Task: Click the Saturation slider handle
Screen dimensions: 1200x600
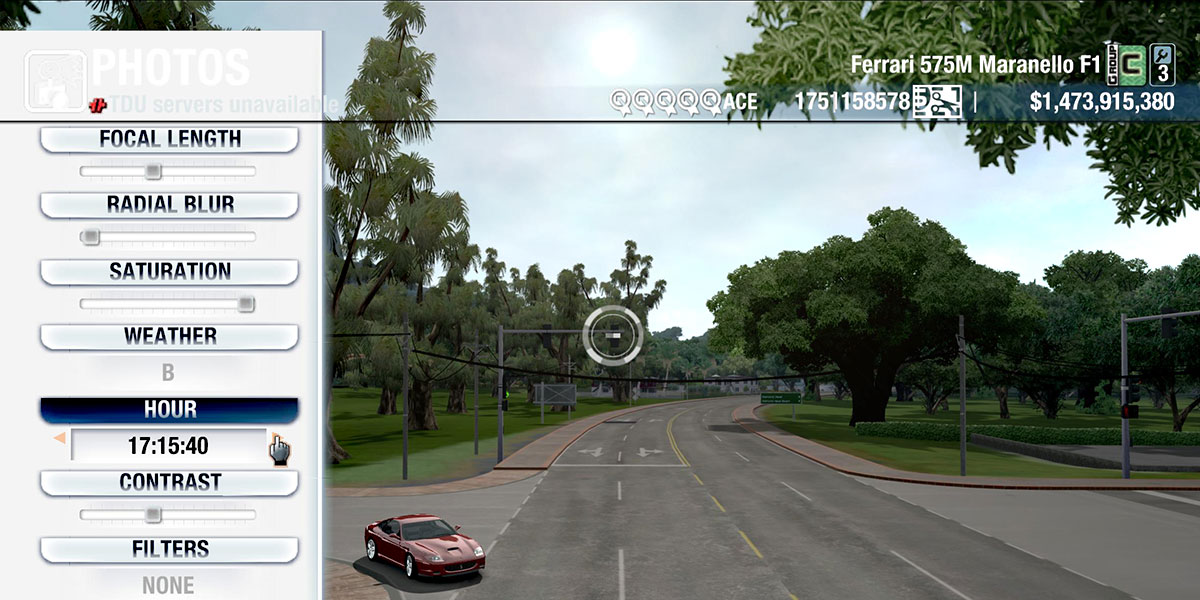Action: tap(246, 304)
